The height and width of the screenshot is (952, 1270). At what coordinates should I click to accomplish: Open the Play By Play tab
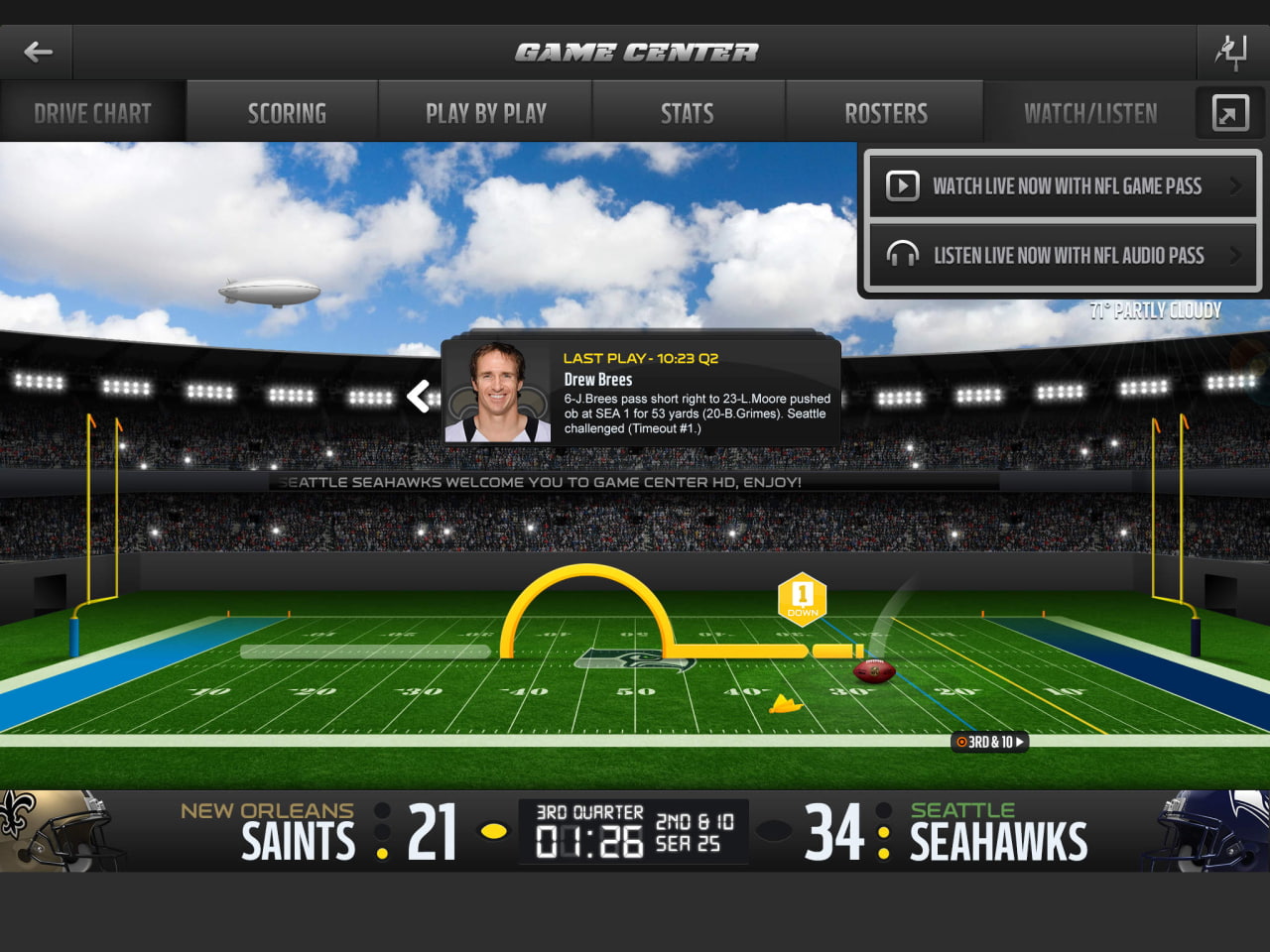coord(485,112)
